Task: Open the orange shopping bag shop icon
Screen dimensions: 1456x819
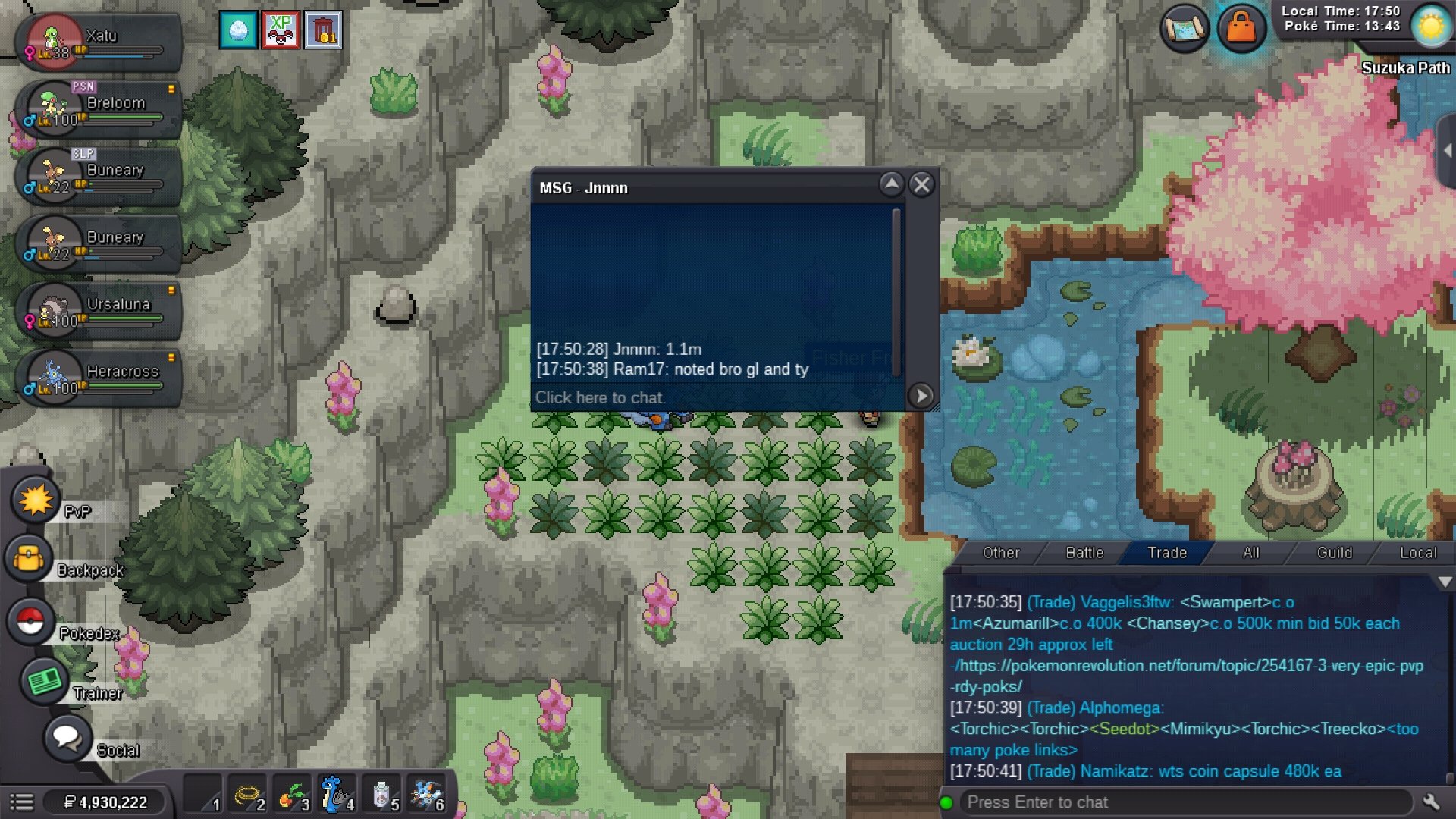Action: pyautogui.click(x=1241, y=29)
